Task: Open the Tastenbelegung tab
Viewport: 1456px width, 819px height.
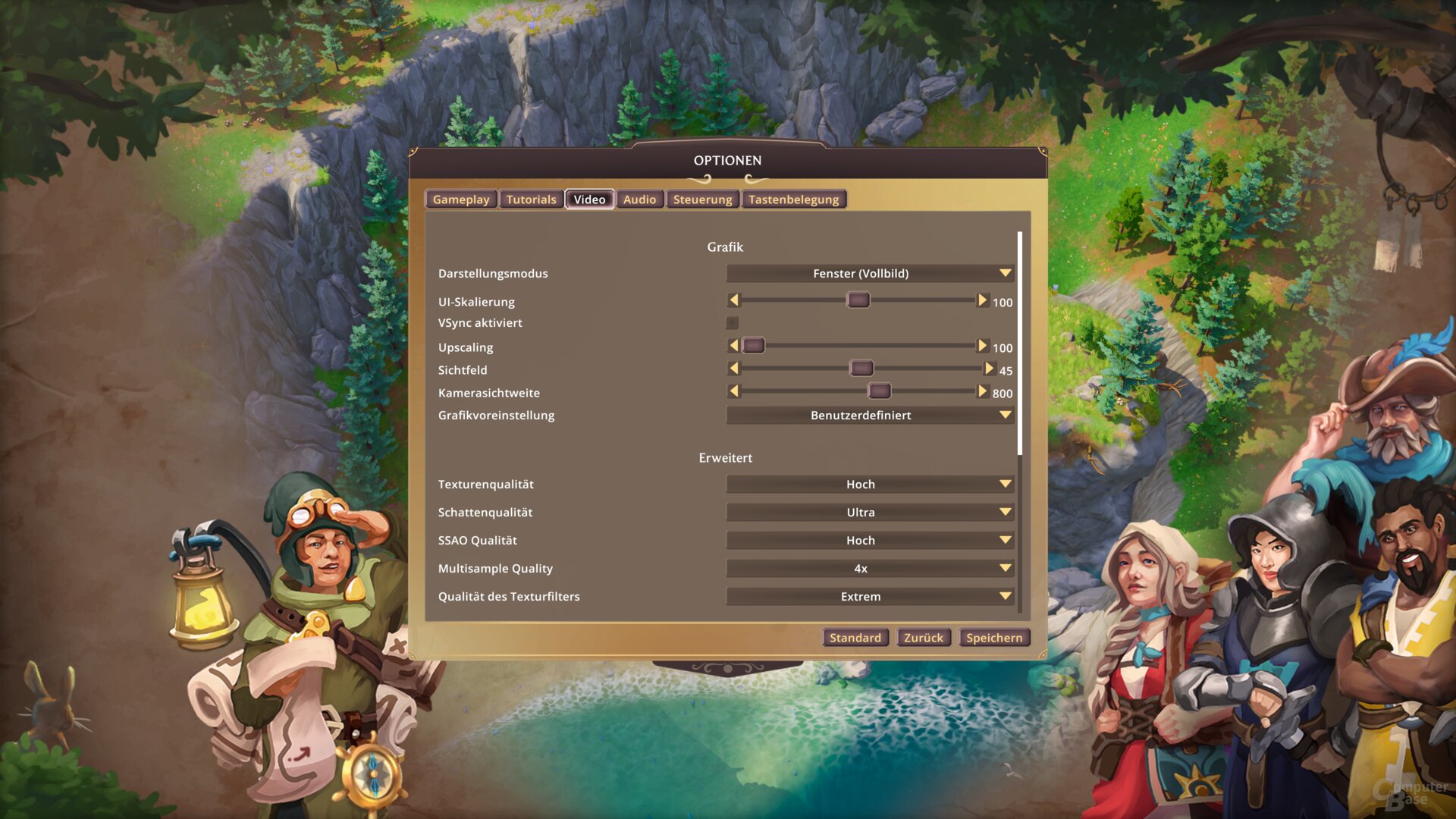Action: [x=793, y=199]
